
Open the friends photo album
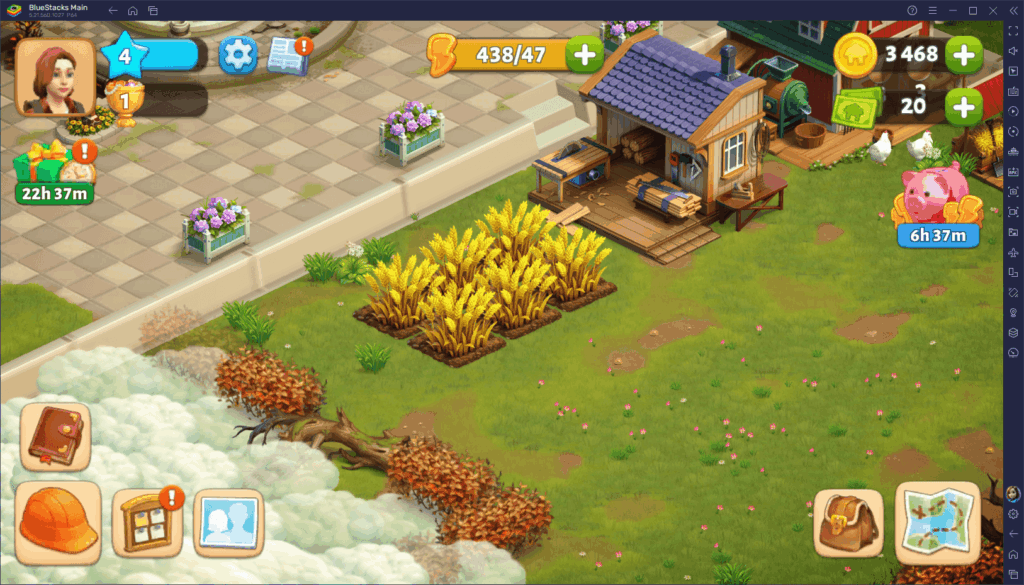(x=228, y=522)
